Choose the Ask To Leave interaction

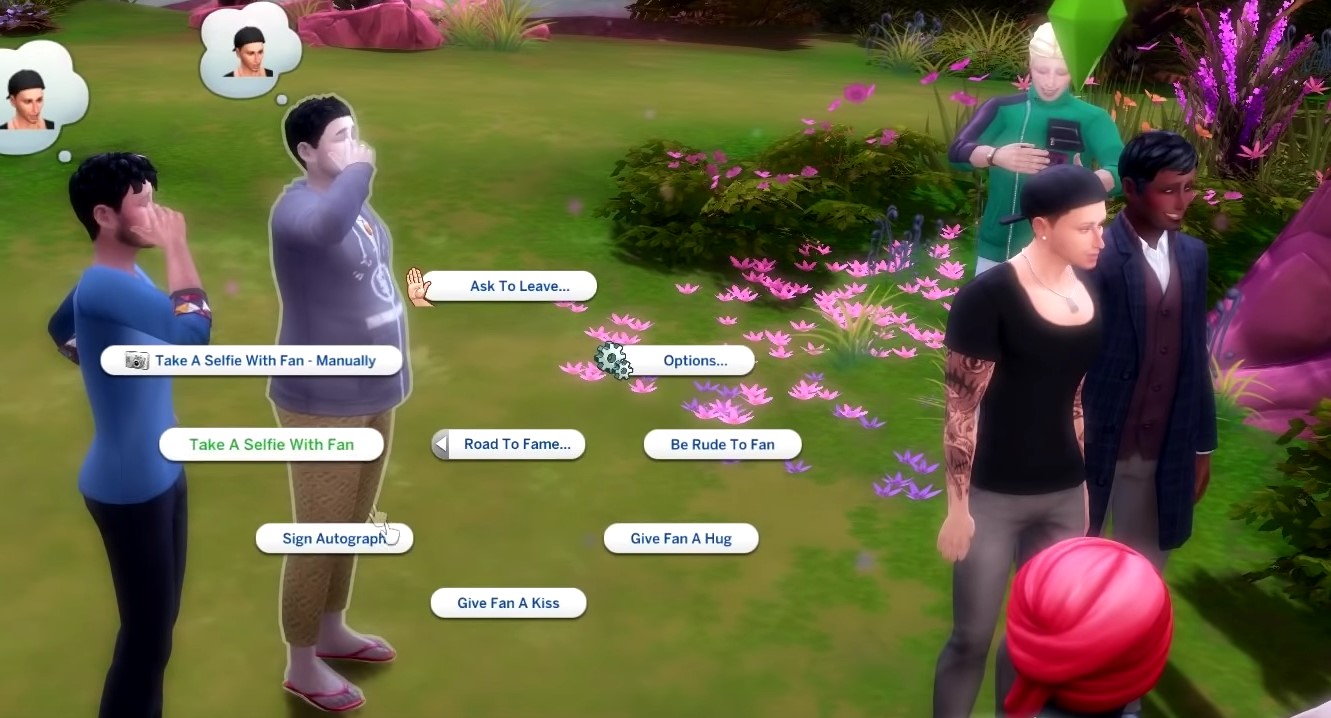tap(519, 286)
